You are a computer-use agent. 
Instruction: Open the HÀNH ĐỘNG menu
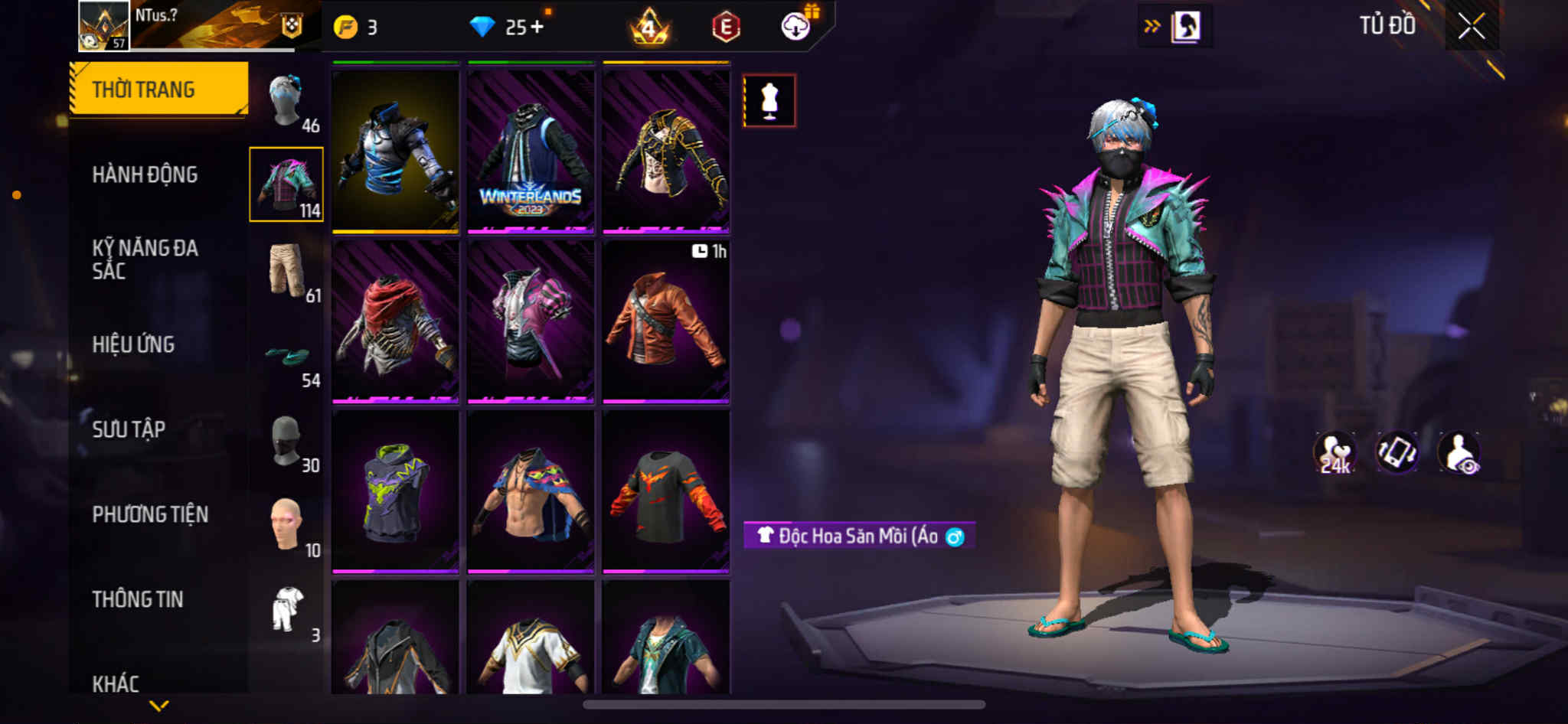145,174
